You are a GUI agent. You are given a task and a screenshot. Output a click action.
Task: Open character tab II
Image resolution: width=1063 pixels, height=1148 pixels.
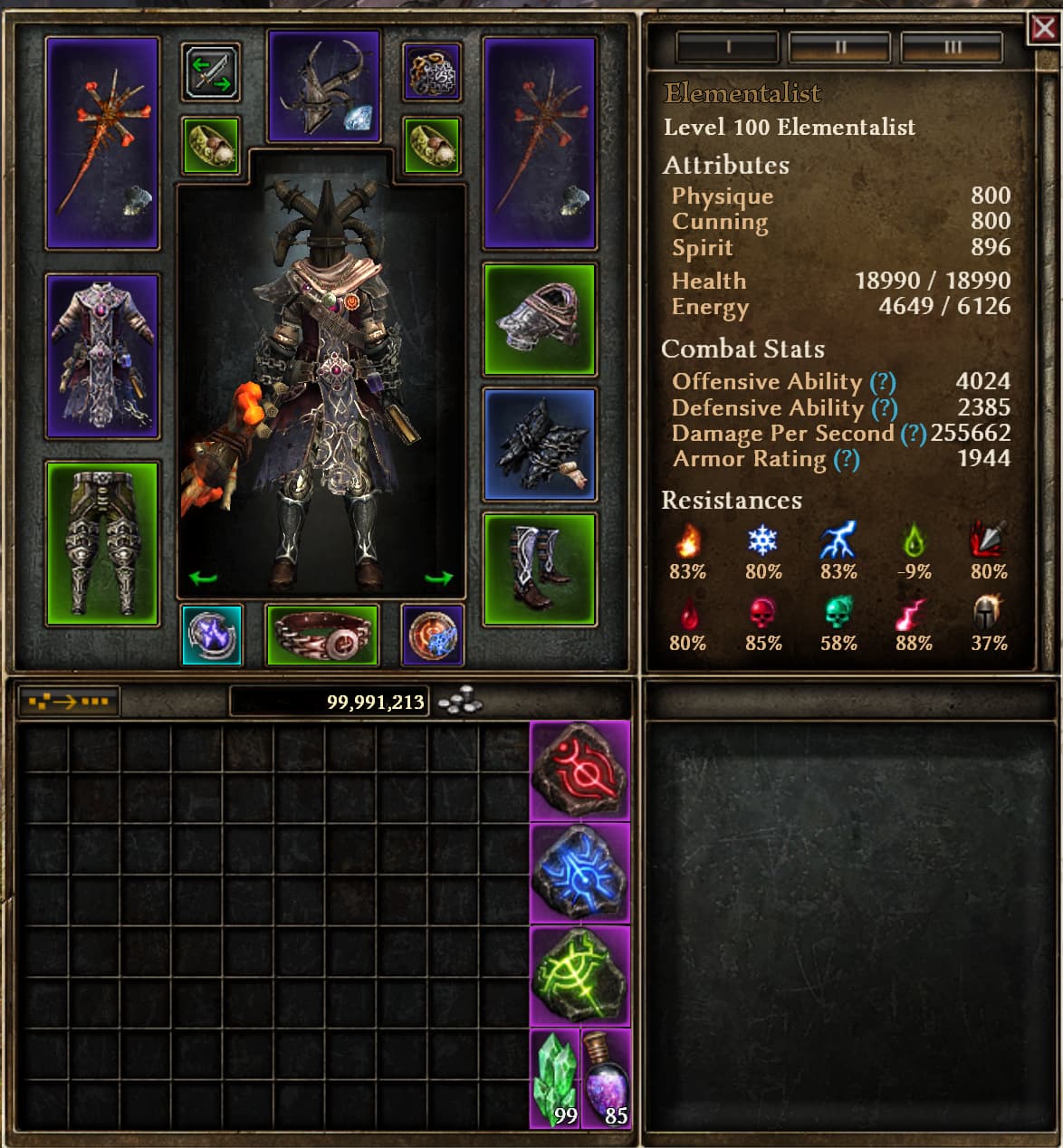pos(839,47)
